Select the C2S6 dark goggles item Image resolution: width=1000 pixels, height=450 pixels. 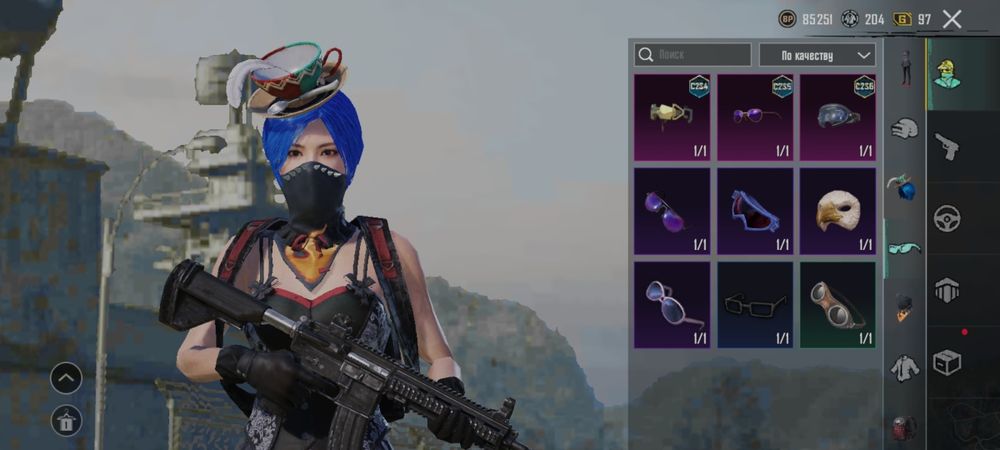(838, 117)
